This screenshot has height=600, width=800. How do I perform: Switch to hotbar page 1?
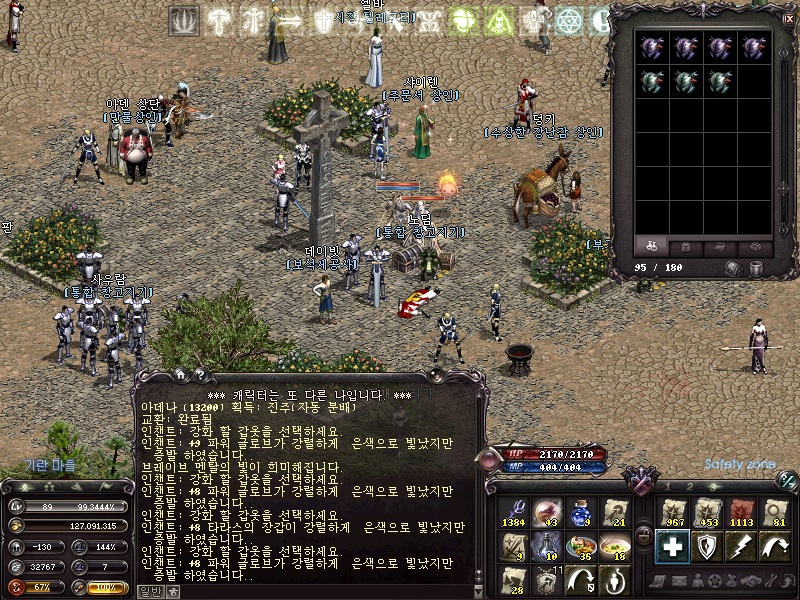[668, 486]
